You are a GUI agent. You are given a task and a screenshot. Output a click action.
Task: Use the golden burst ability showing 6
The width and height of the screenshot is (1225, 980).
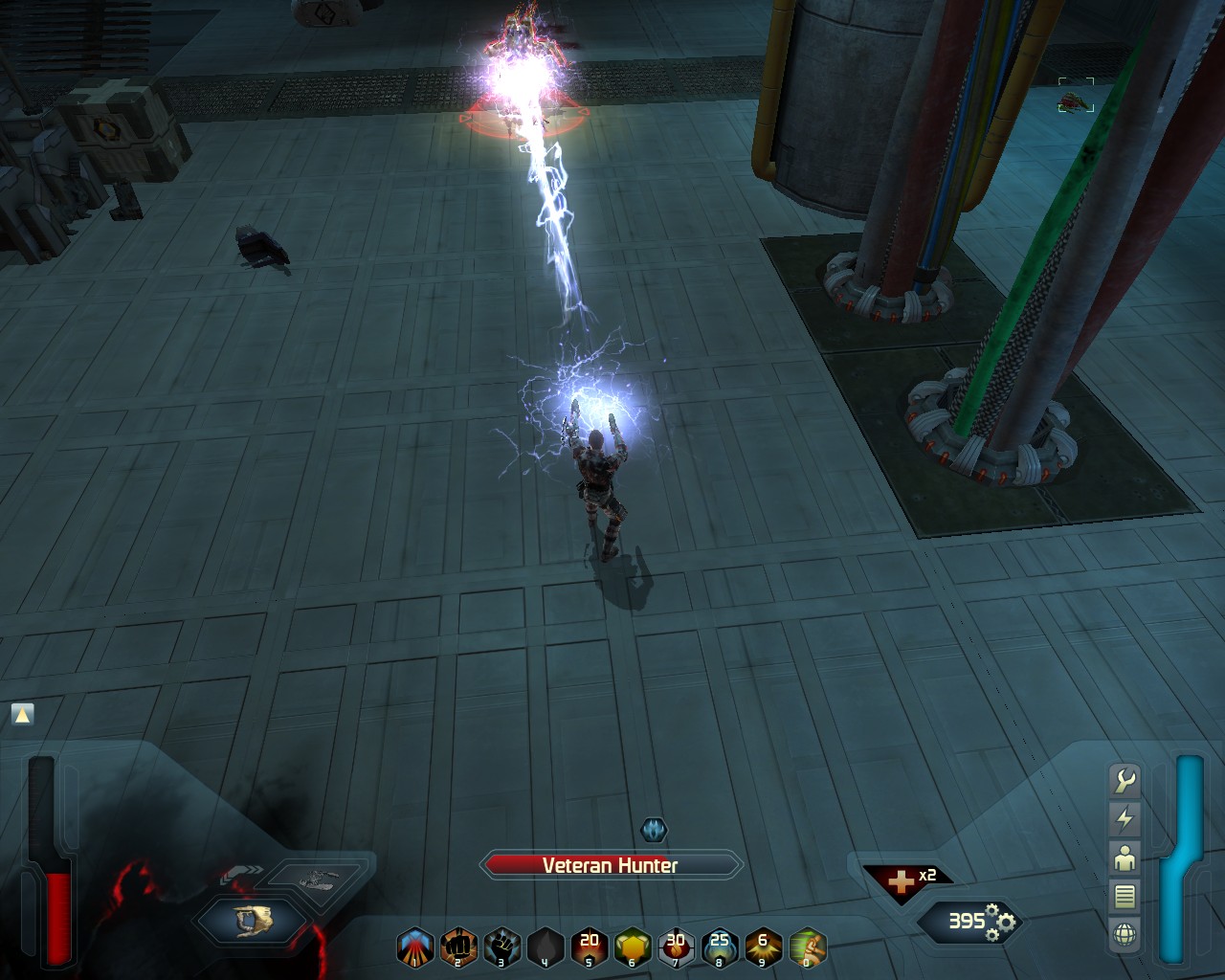763,947
